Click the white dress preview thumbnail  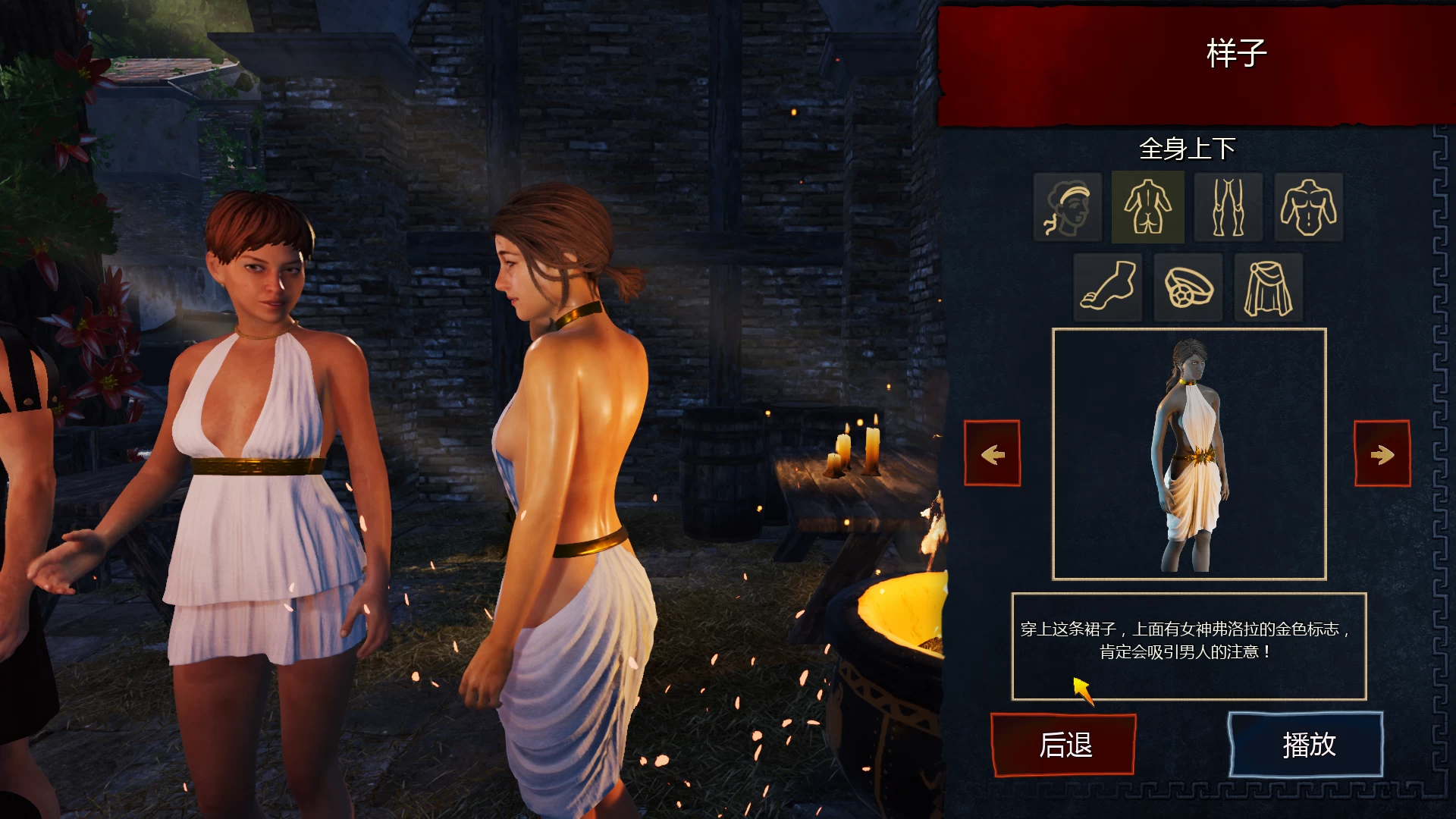[1188, 453]
